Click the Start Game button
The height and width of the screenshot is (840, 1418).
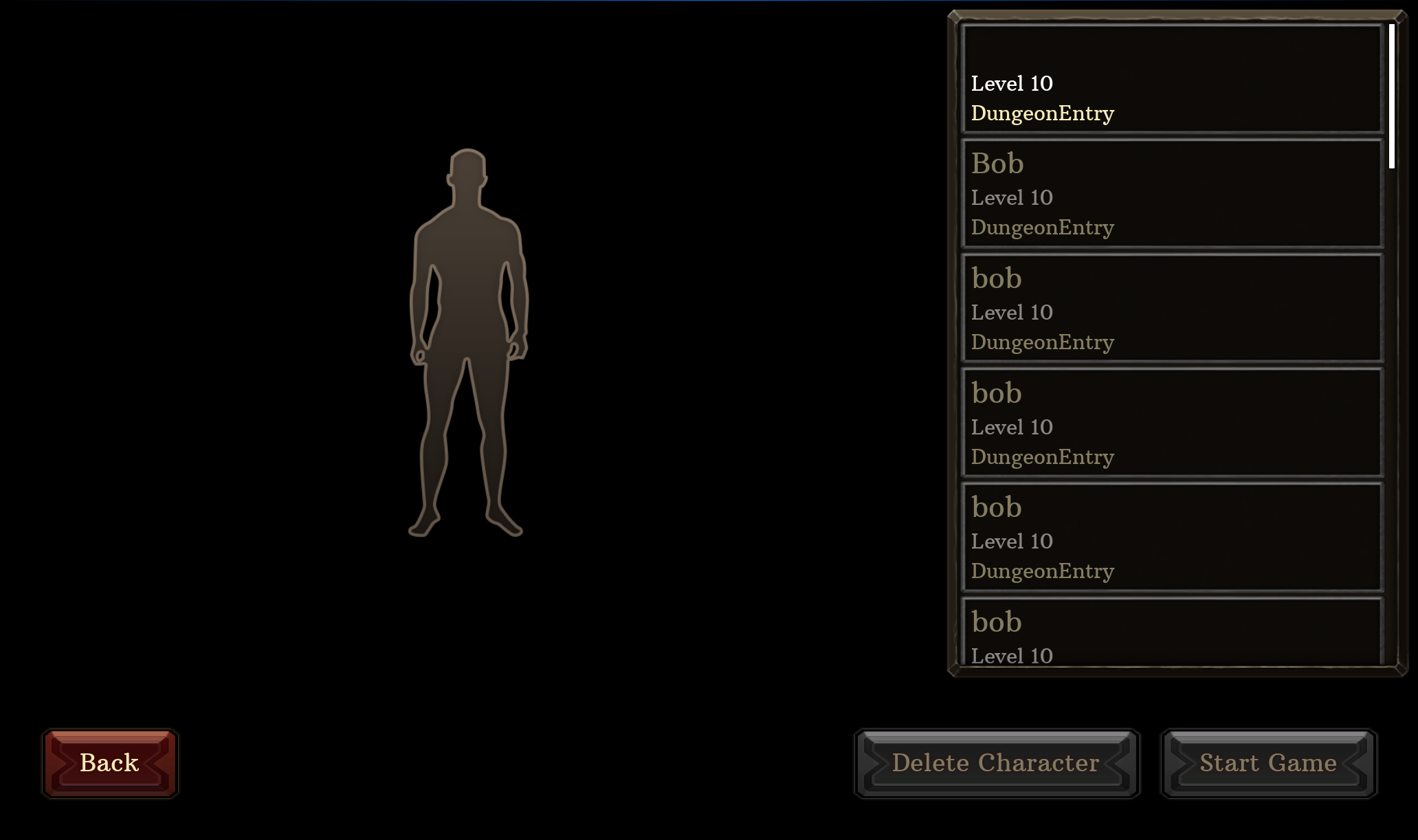point(1267,763)
